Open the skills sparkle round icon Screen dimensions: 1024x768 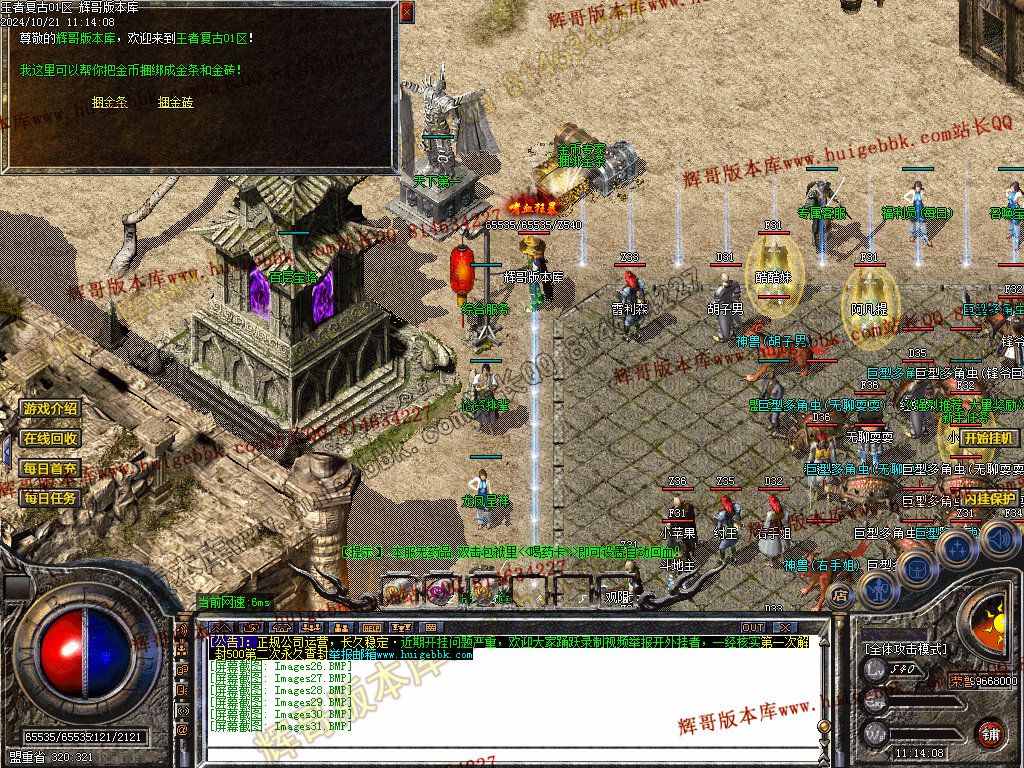click(x=955, y=548)
